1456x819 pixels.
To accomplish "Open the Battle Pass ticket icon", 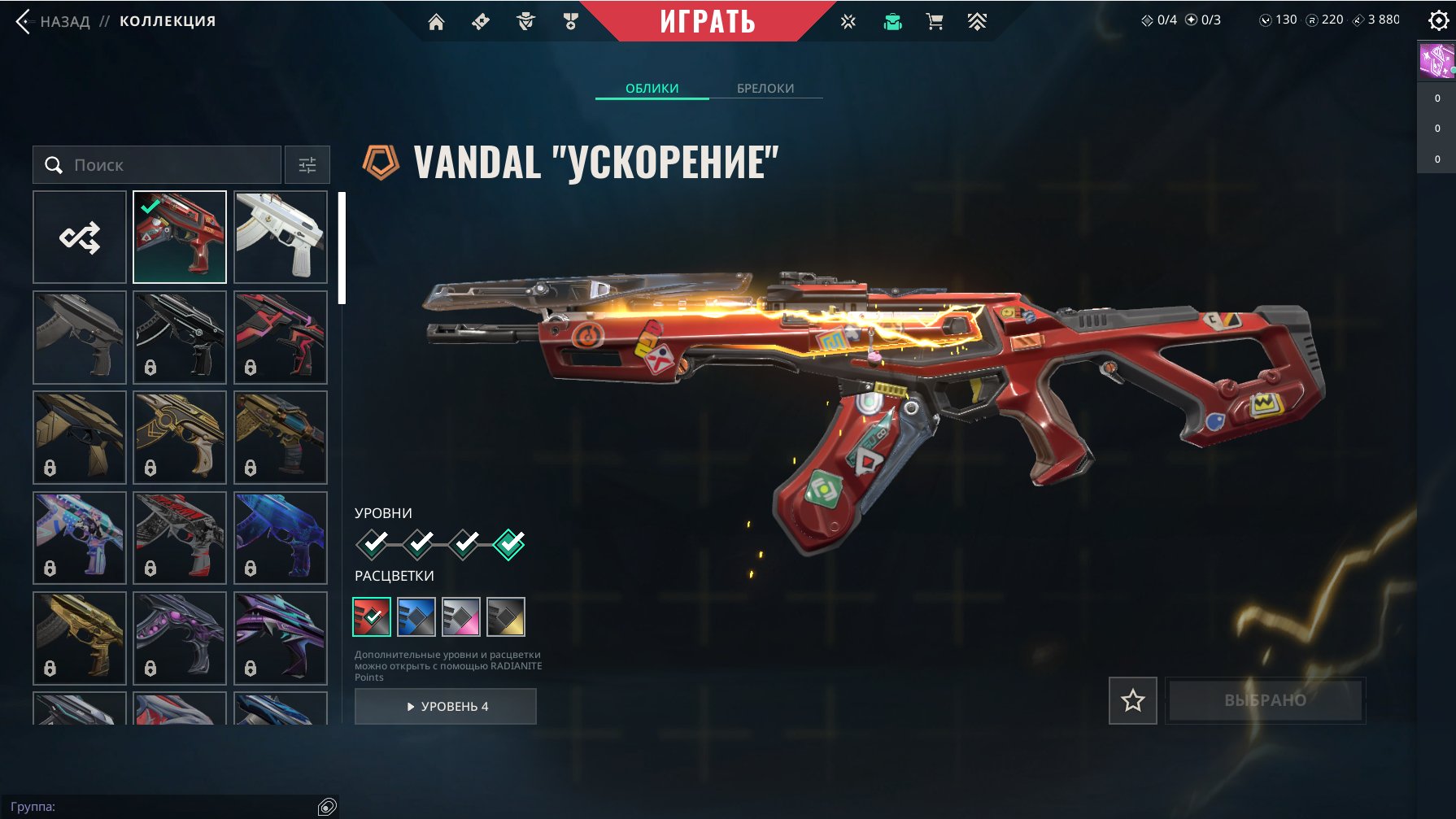I will [x=479, y=22].
